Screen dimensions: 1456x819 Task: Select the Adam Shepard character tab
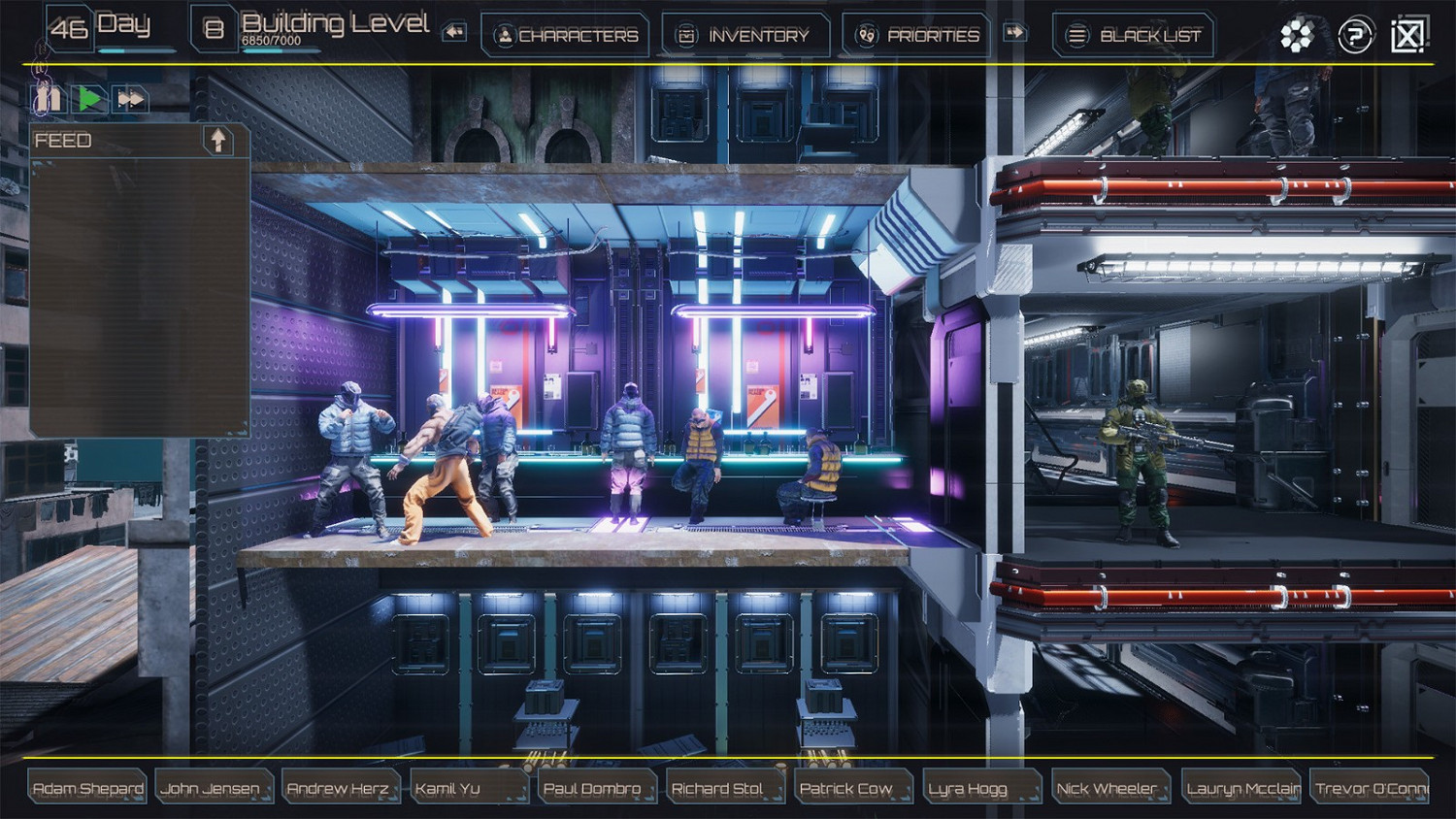click(85, 788)
